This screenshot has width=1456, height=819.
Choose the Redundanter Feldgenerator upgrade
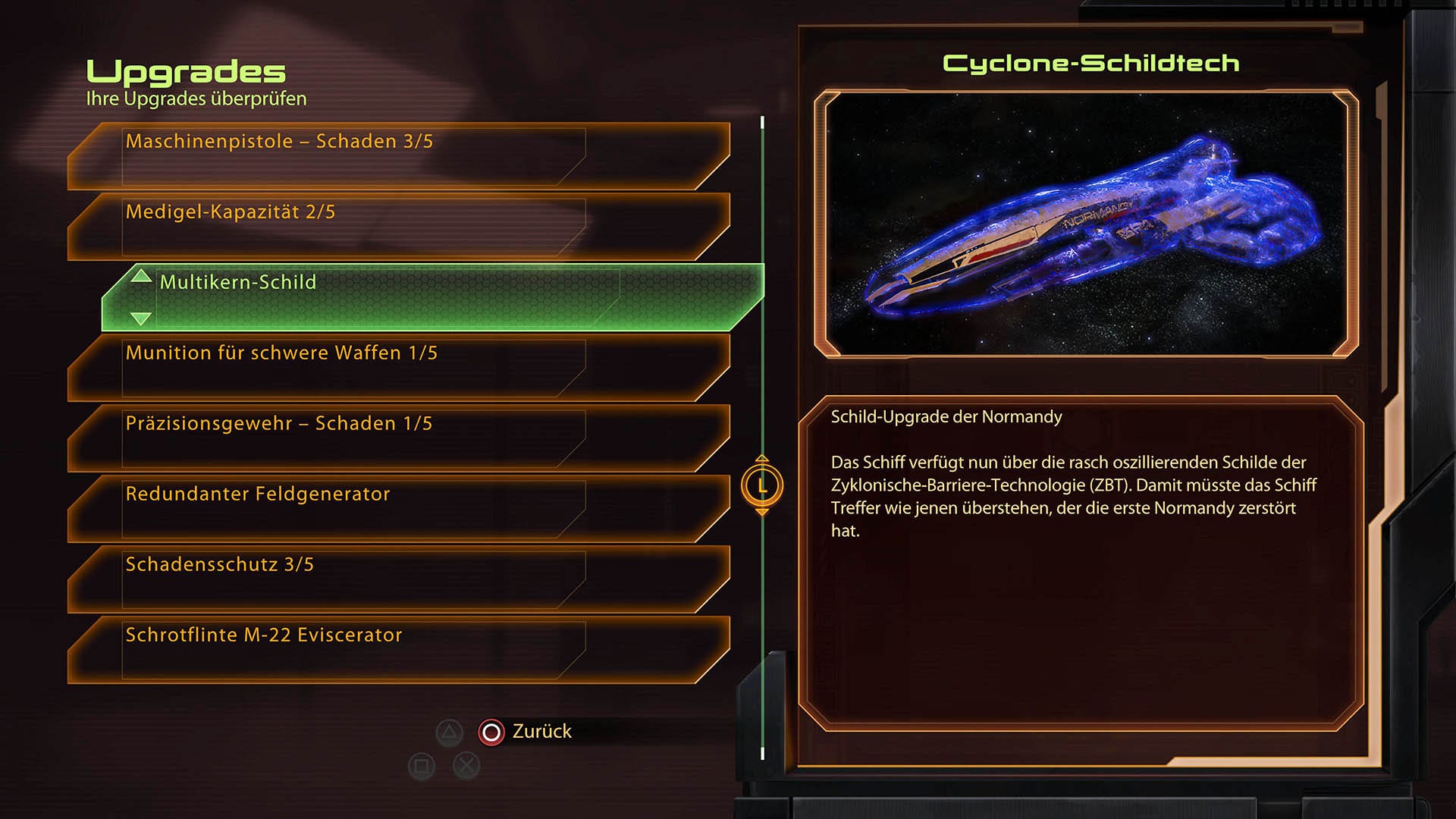tap(398, 509)
